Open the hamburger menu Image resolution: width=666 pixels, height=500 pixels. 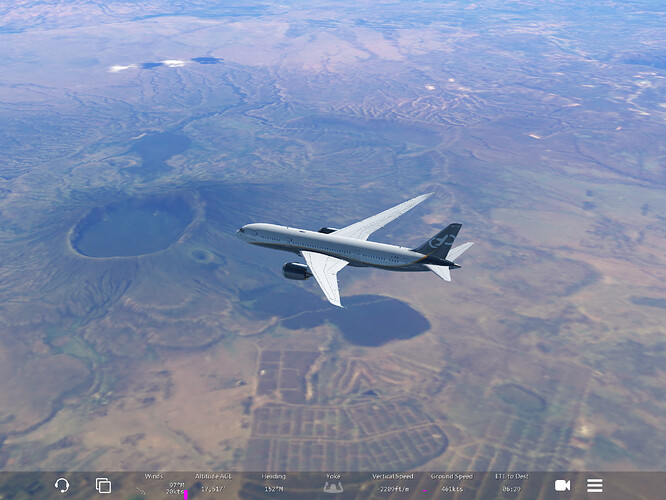595,485
